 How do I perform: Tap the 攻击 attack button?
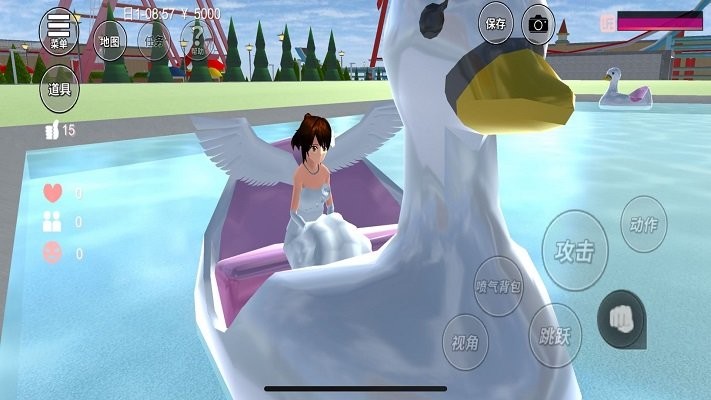(574, 250)
